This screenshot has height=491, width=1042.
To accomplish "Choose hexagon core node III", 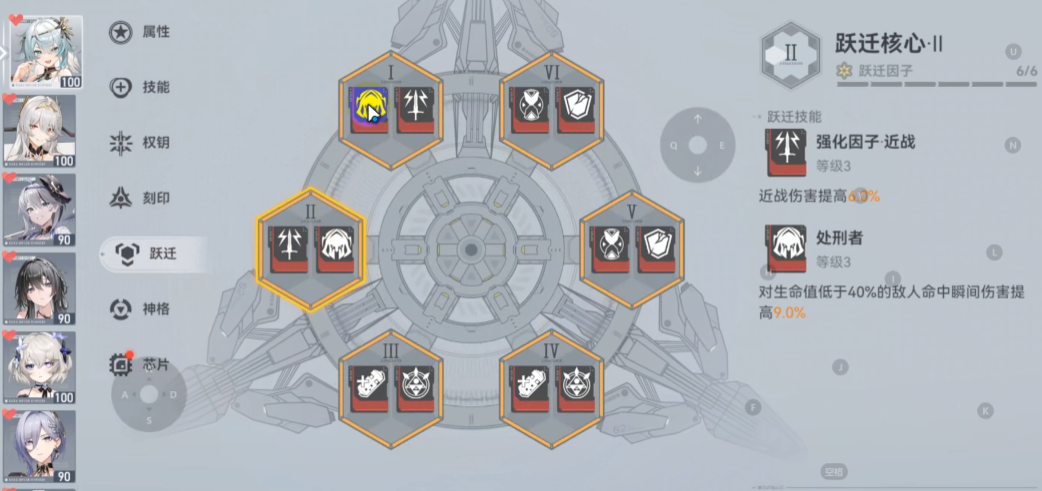I will 391,389.
